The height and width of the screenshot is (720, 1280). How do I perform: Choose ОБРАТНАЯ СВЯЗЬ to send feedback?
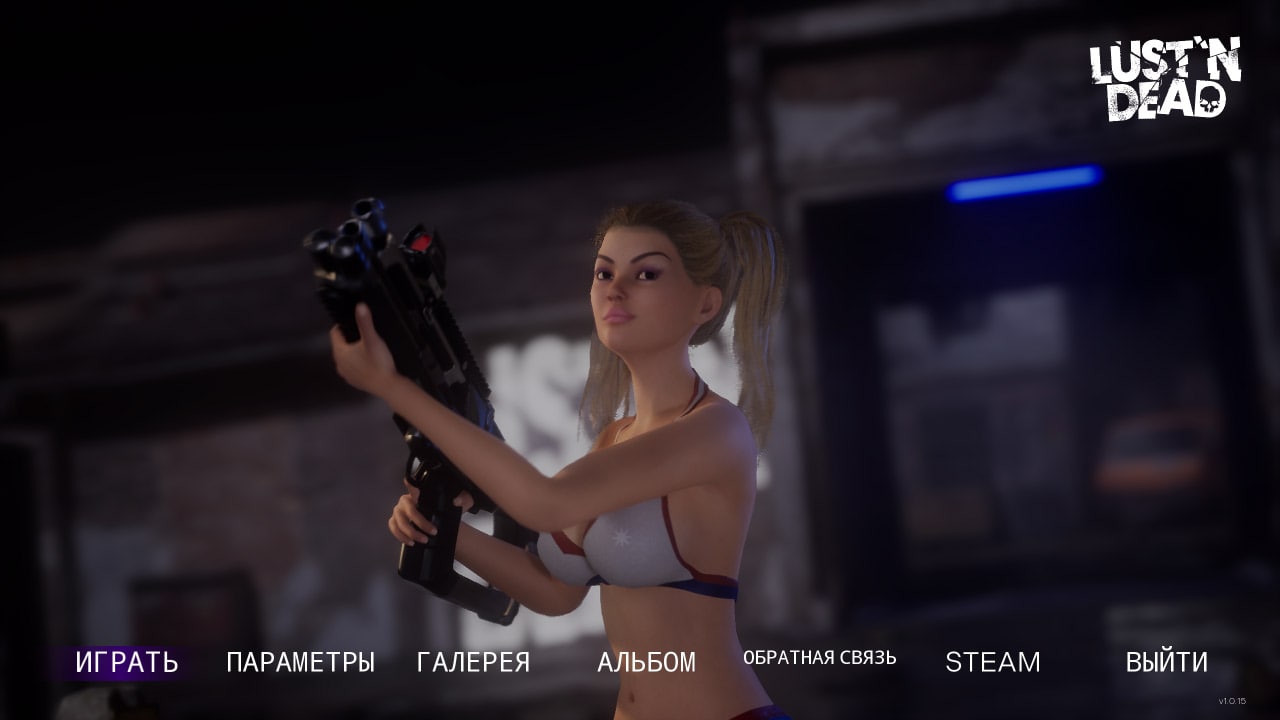pyautogui.click(x=819, y=658)
